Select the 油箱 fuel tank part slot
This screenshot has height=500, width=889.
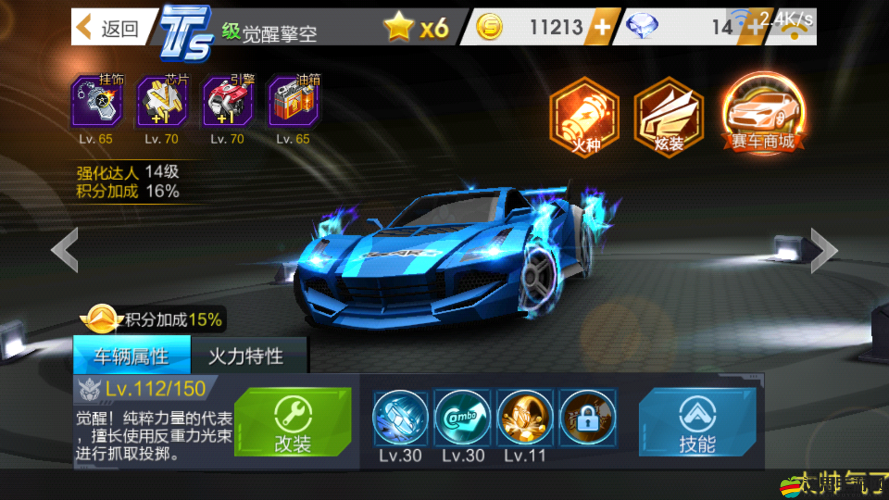(292, 102)
